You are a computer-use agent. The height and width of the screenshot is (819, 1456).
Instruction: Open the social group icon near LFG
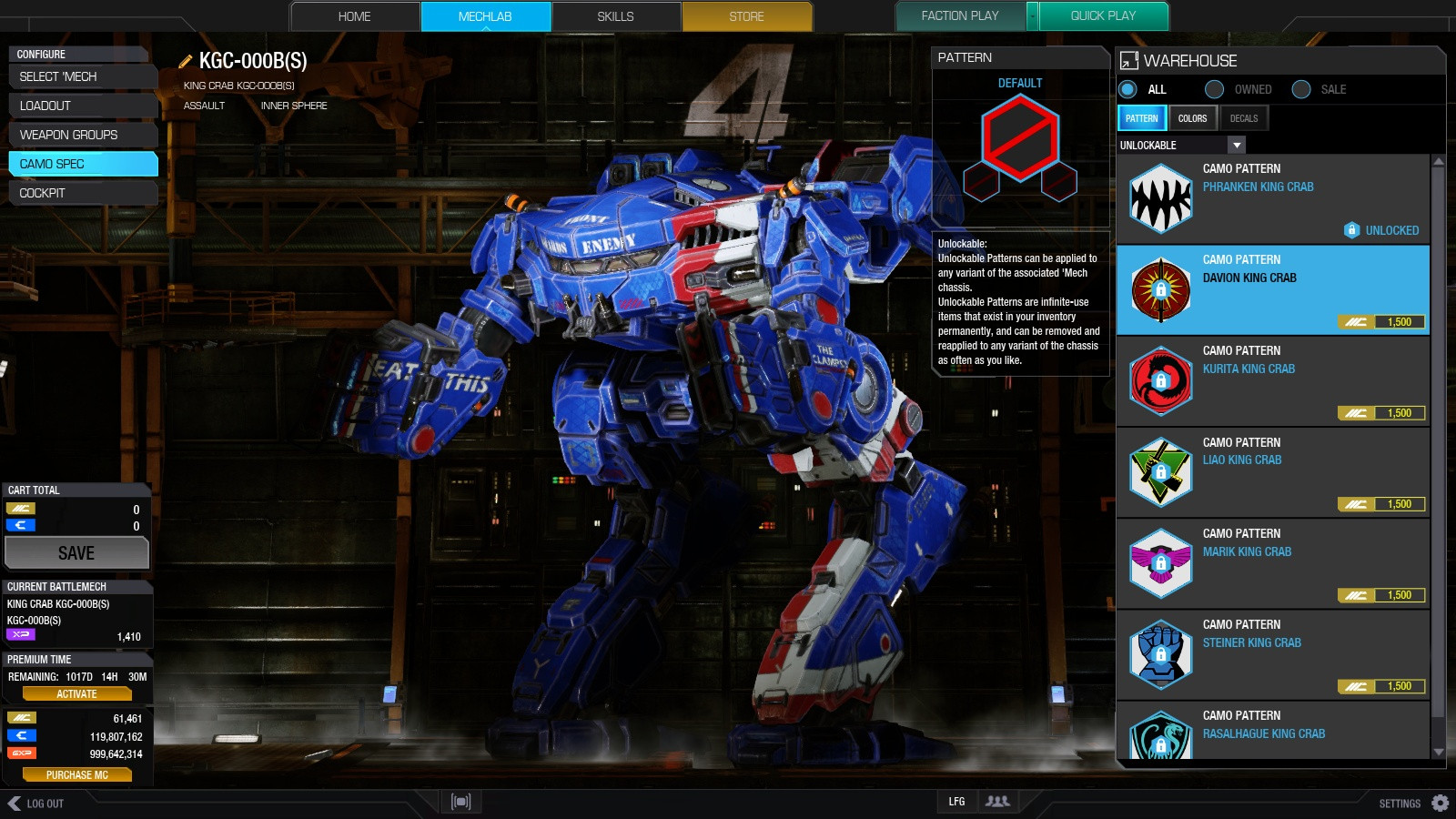[997, 802]
